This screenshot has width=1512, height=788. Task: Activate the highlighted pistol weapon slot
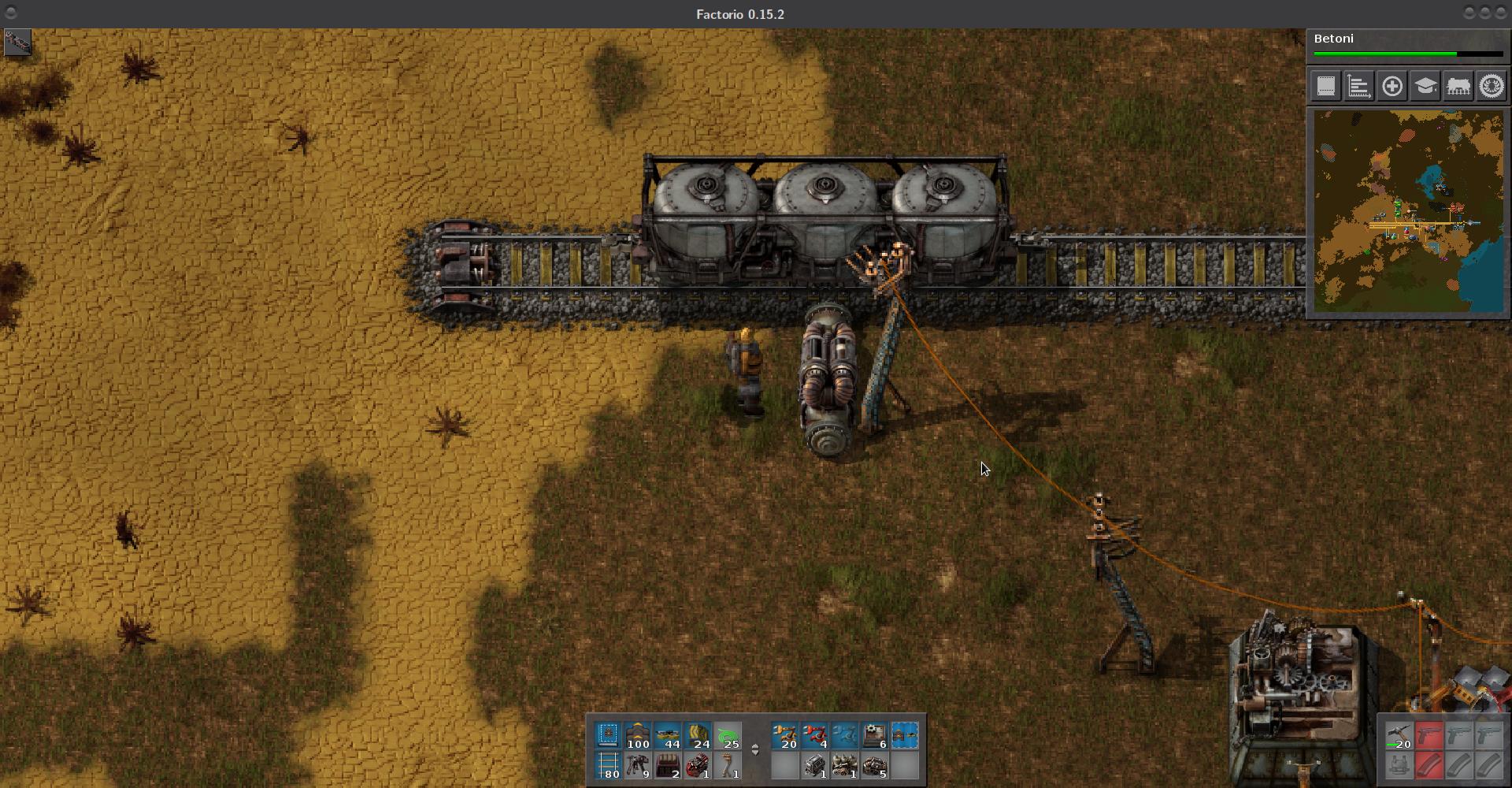pos(1430,734)
